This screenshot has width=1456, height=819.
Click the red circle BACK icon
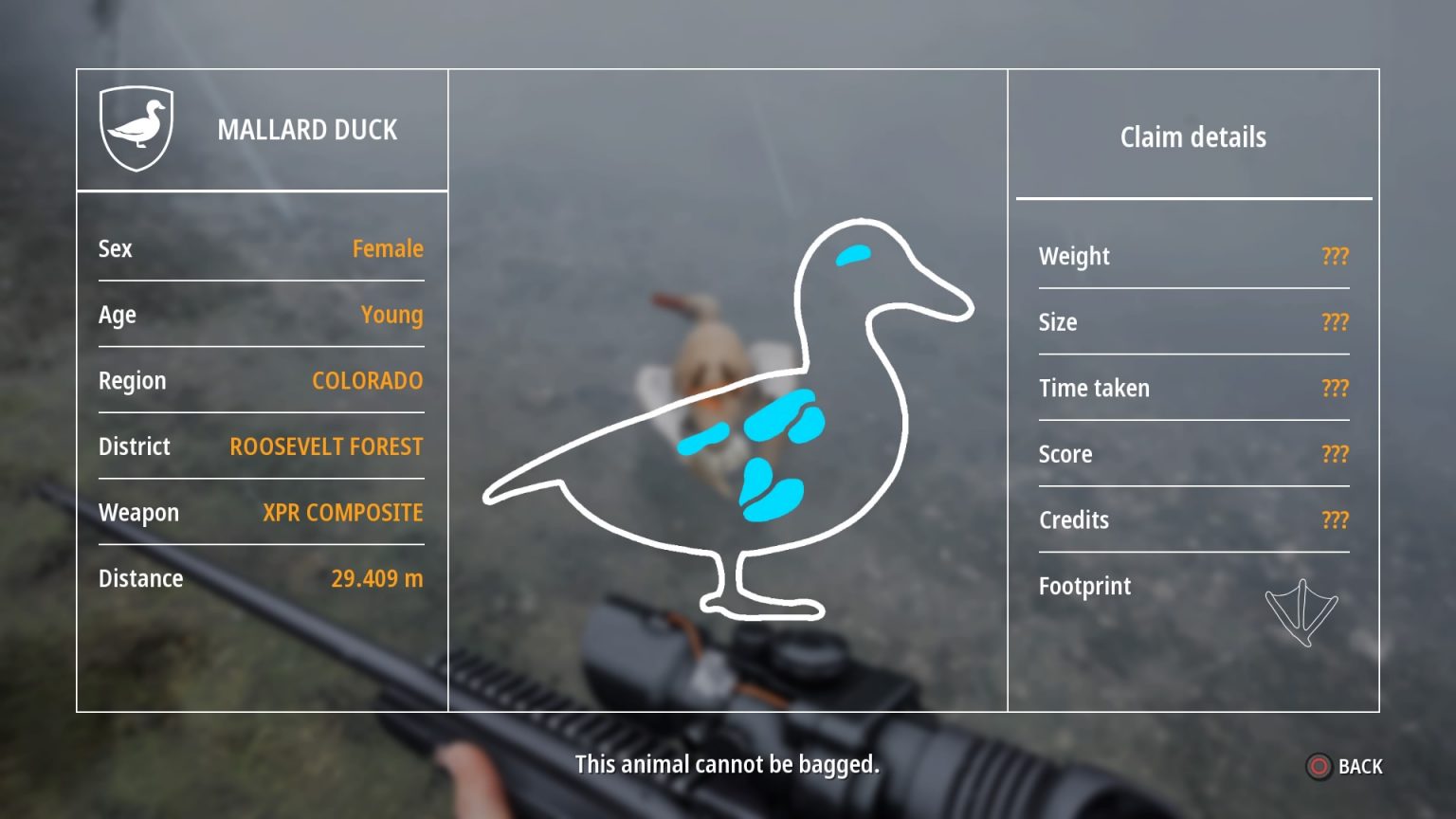tap(1318, 766)
